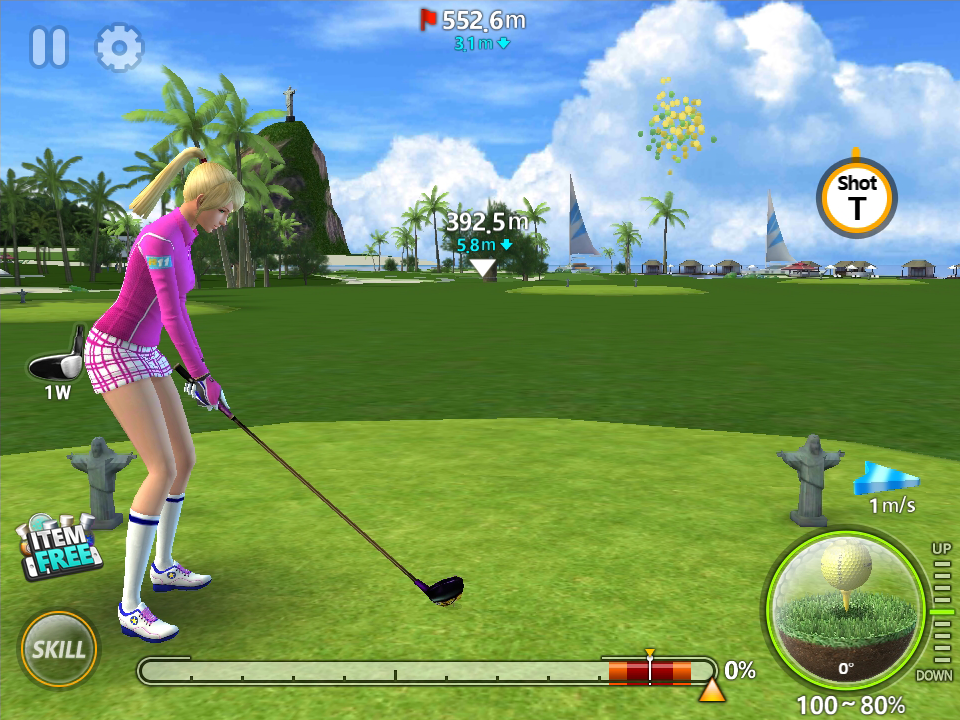Pause the golf game
The image size is (960, 720).
pyautogui.click(x=48, y=47)
